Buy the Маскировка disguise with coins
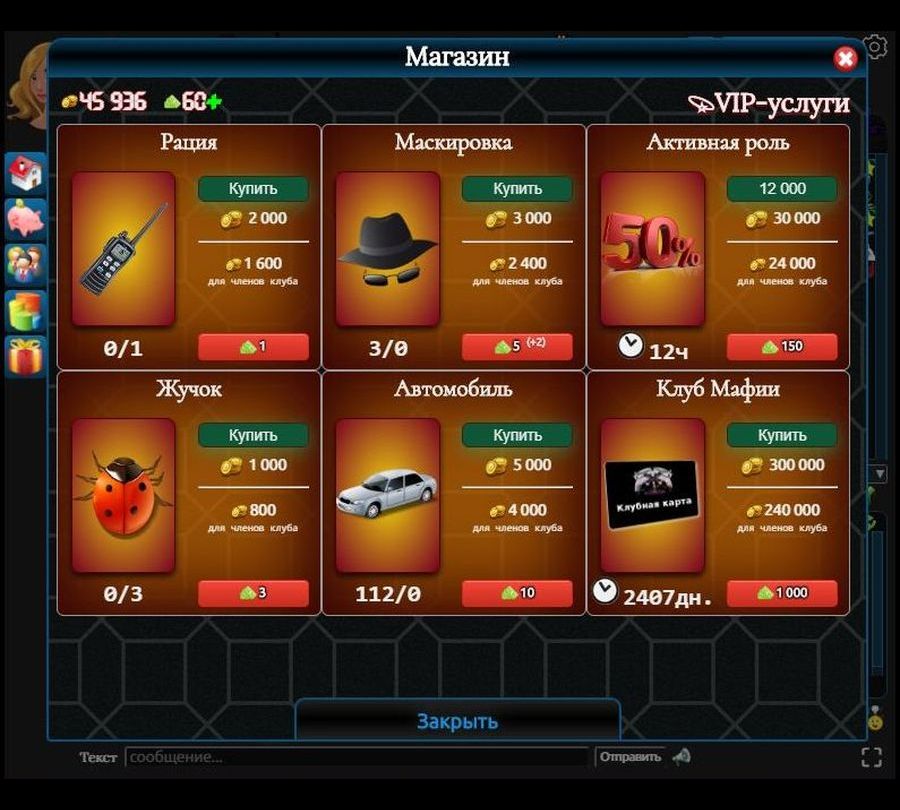Image resolution: width=900 pixels, height=810 pixels. tap(517, 189)
